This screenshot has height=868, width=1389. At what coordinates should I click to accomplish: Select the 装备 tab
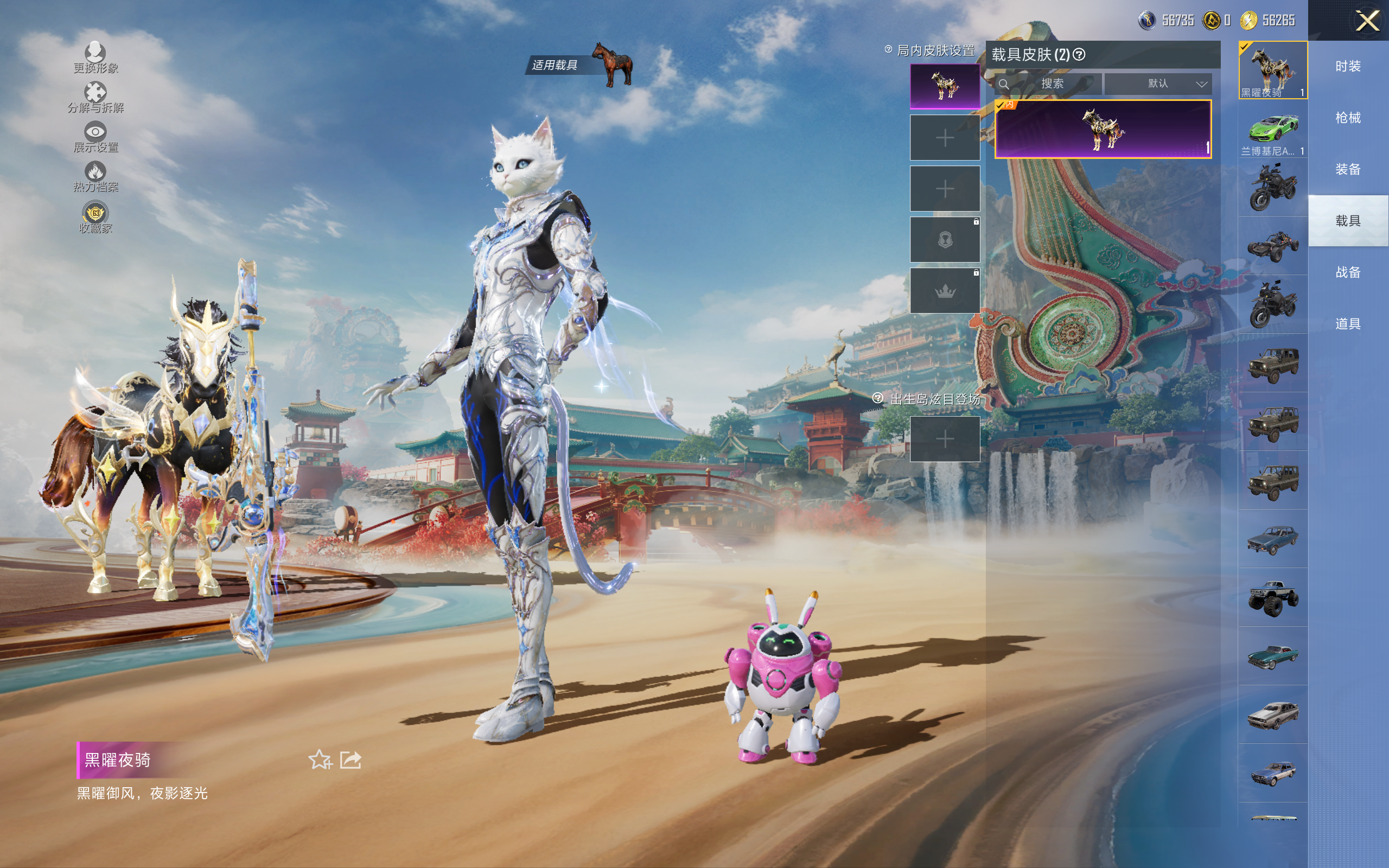1348,169
